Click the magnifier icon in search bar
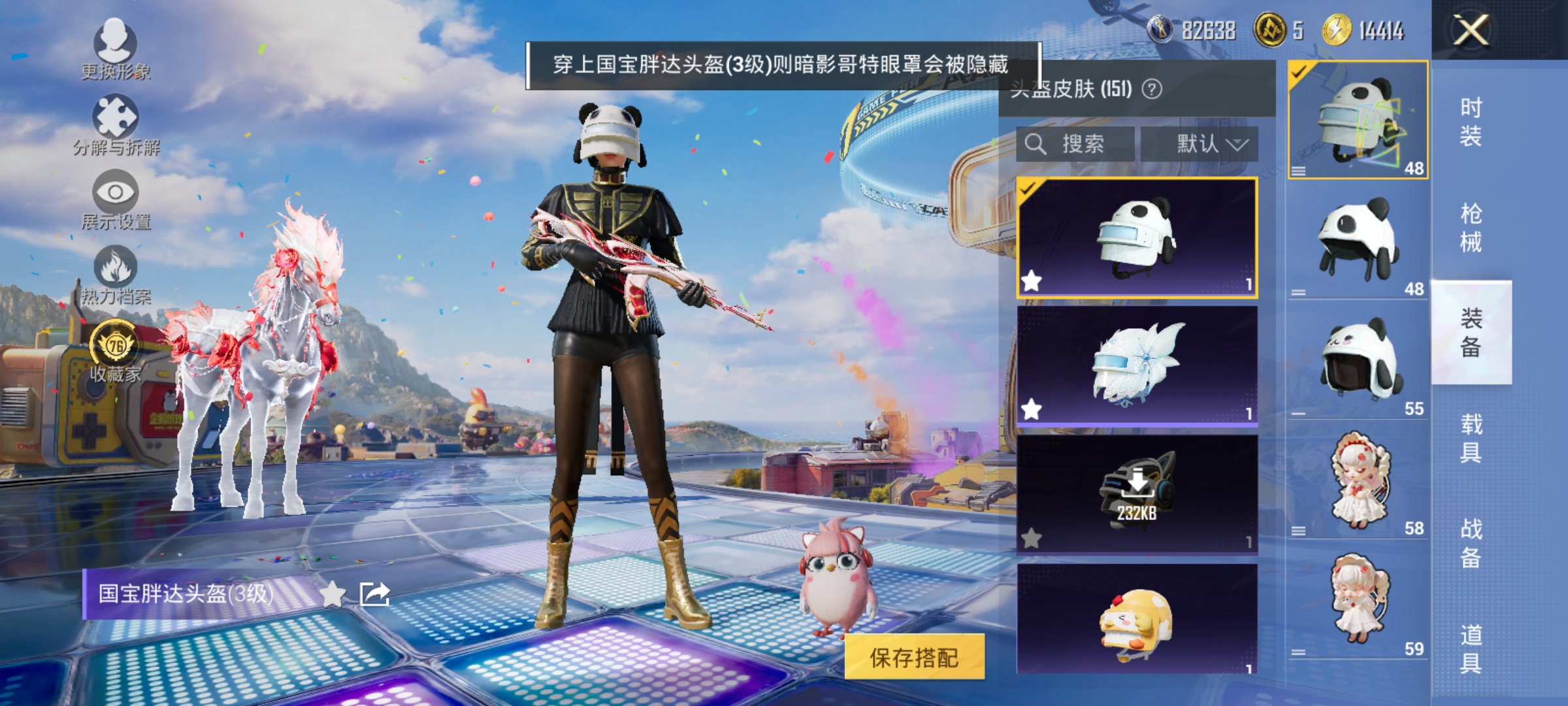Screen dimensions: 1568x706 (x=1034, y=144)
